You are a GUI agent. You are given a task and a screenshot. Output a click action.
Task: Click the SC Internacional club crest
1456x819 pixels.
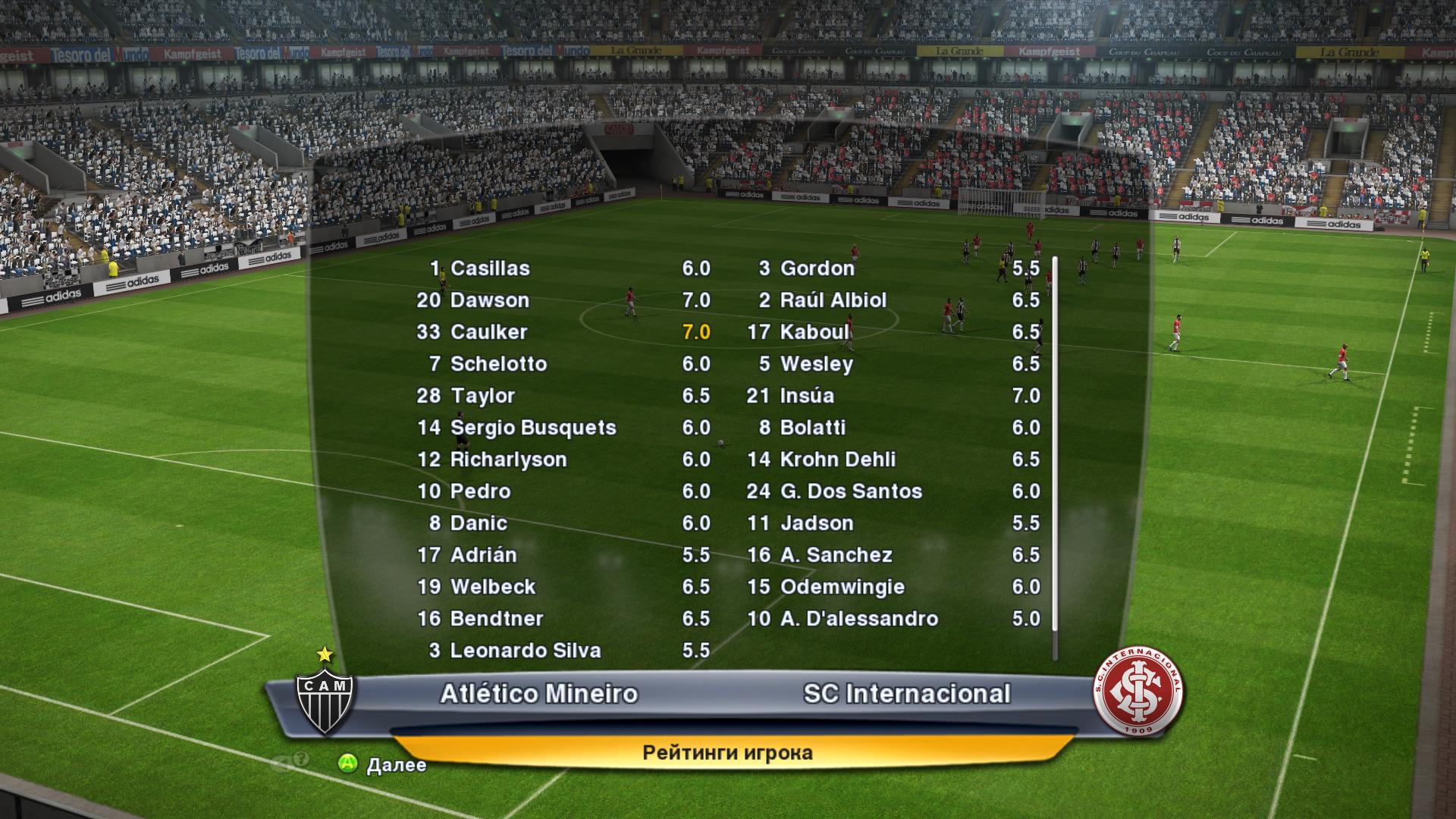coord(1138,691)
